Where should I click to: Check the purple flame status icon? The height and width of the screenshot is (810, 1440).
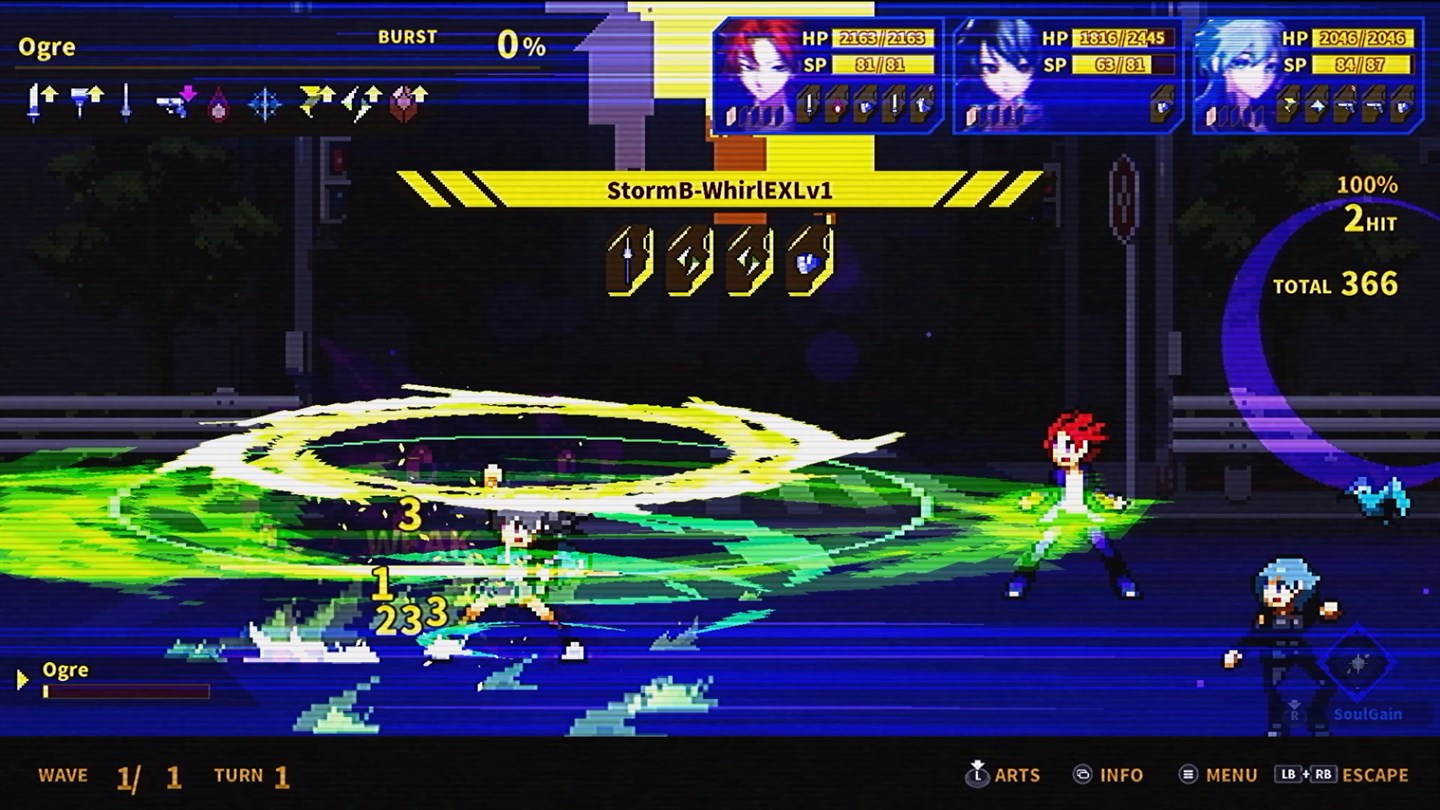[218, 104]
